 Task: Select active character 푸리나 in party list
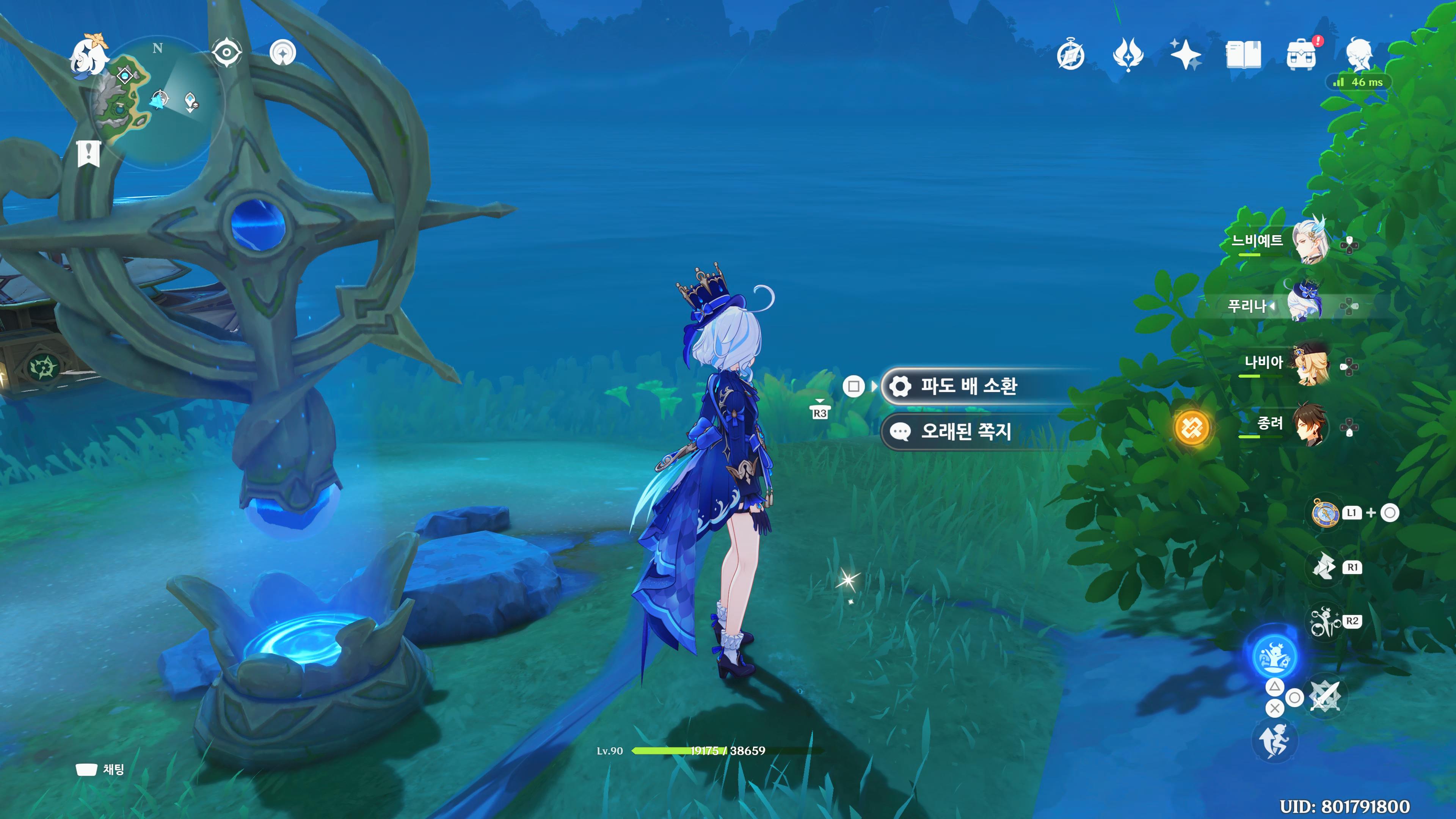point(1304,305)
